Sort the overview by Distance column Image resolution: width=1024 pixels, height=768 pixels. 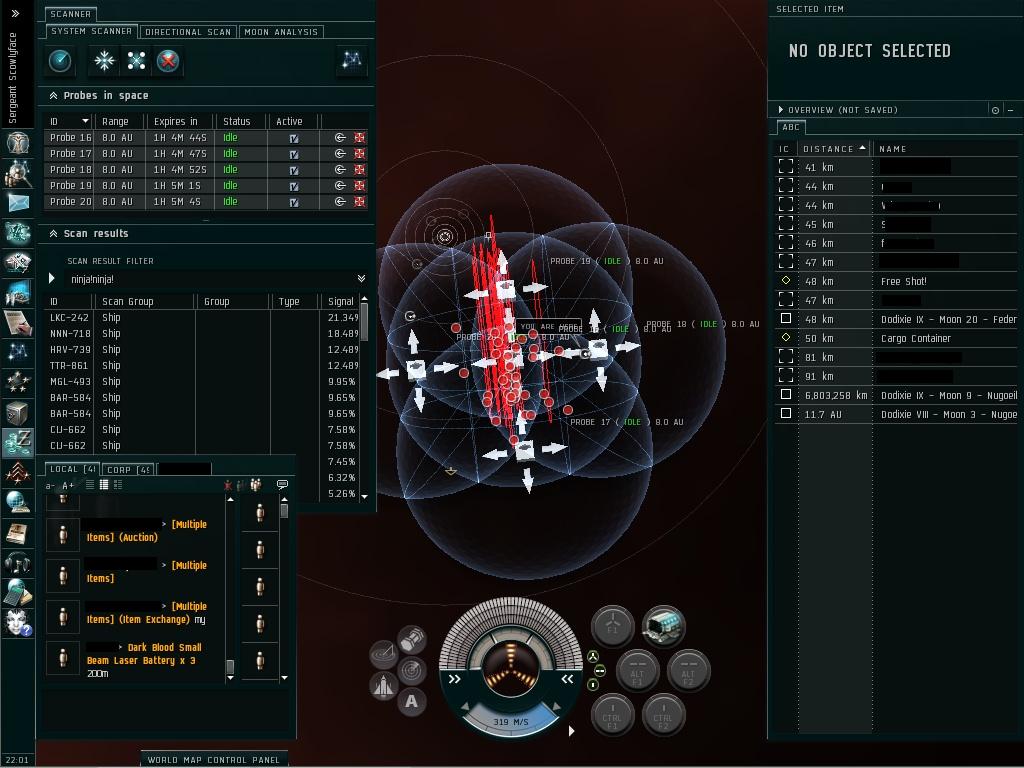830,149
